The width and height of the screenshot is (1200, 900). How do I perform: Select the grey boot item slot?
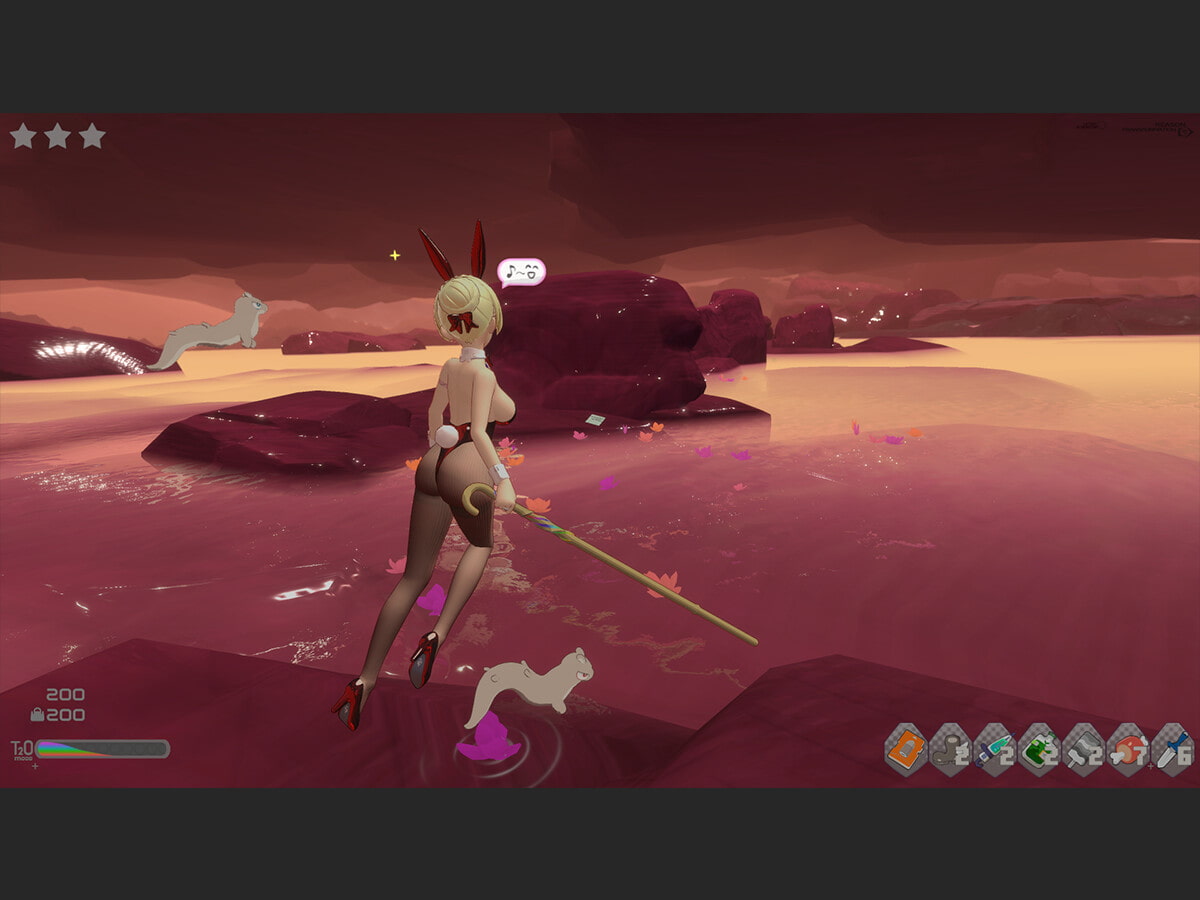pos(950,750)
